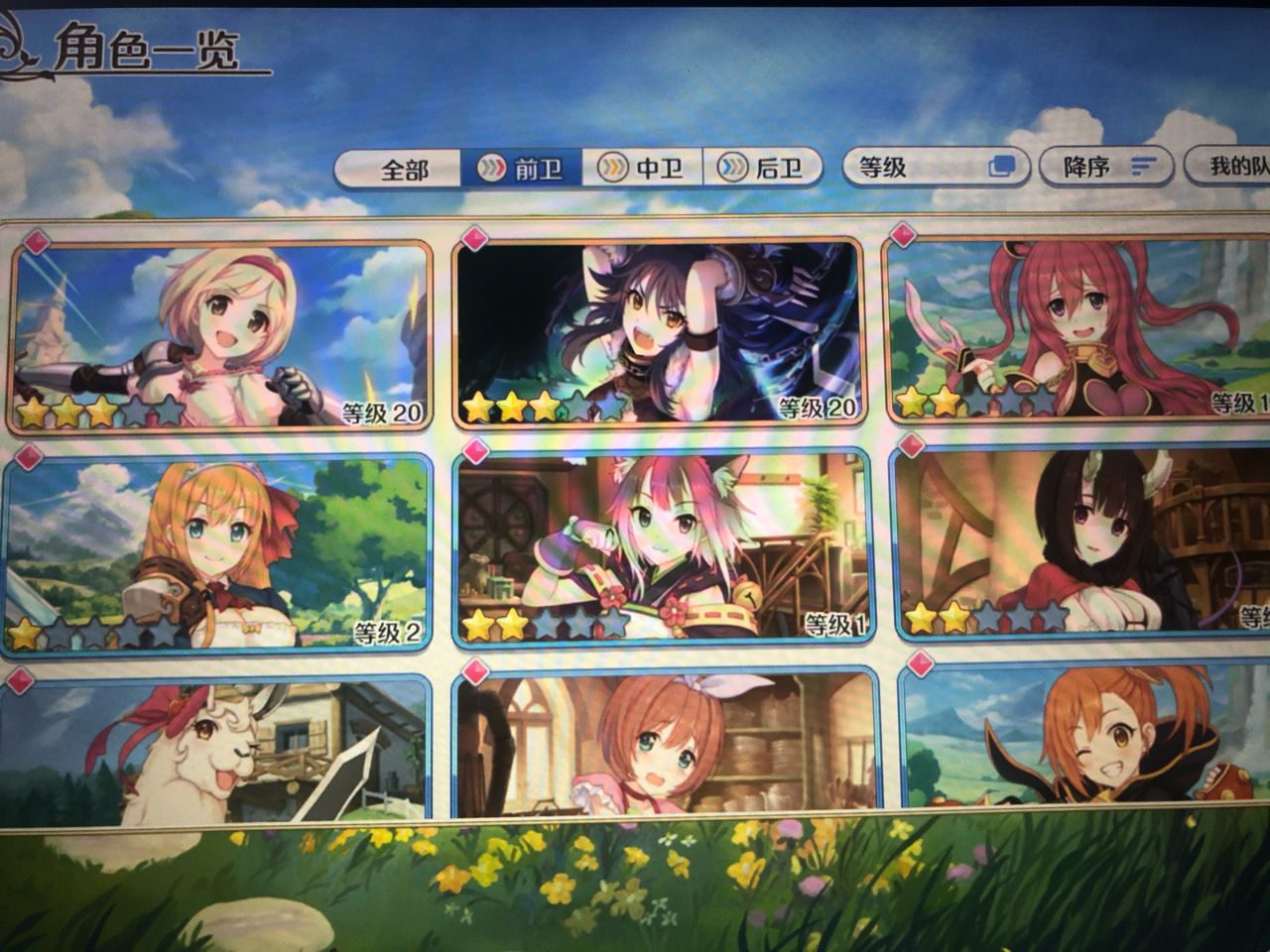Open the 我的队 team button
This screenshot has height=952, width=1270.
click(x=1230, y=167)
